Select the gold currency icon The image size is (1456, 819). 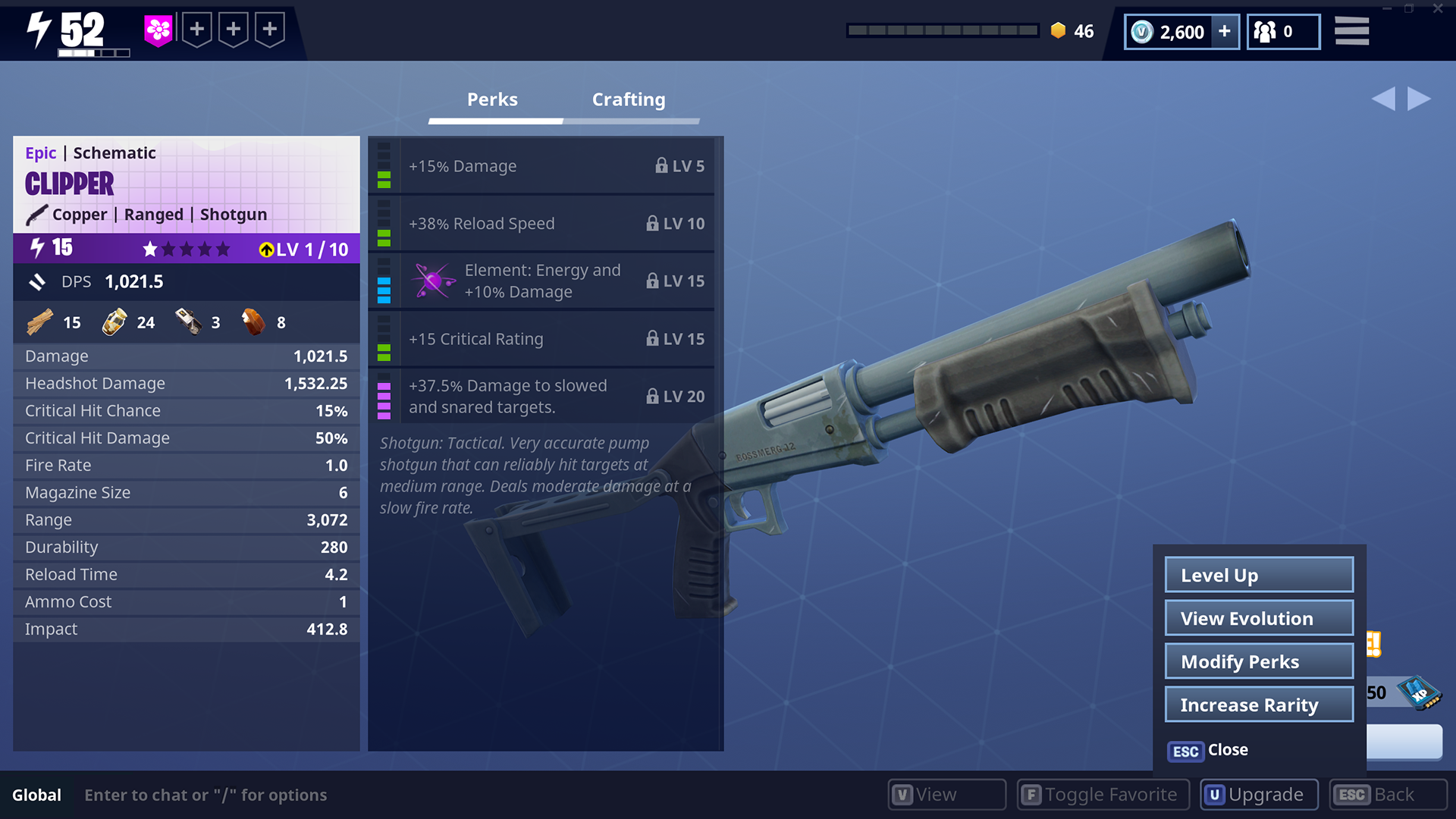pyautogui.click(x=1057, y=30)
